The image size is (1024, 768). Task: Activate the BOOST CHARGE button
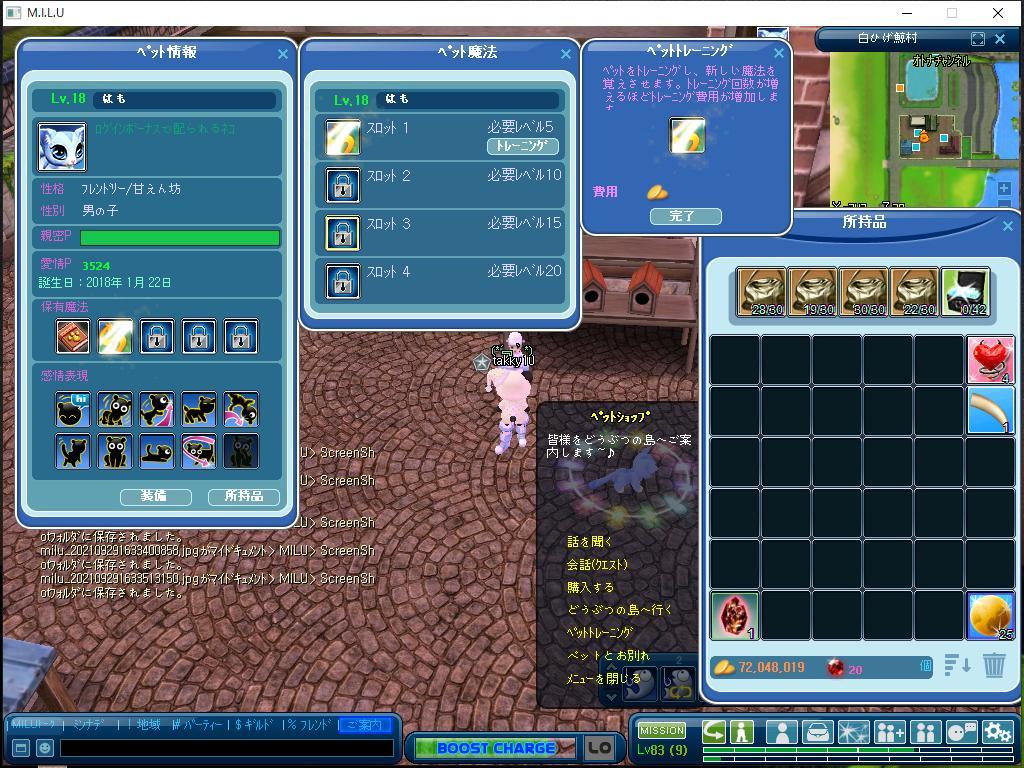495,748
